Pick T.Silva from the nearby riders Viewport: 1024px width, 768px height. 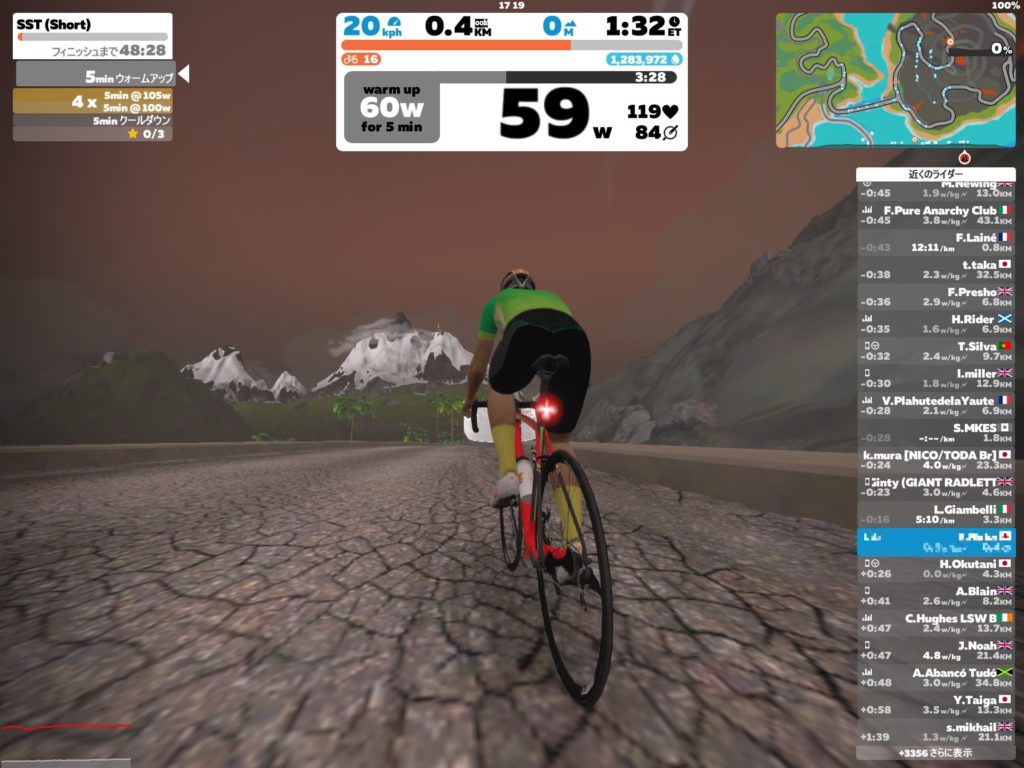pyautogui.click(x=935, y=350)
